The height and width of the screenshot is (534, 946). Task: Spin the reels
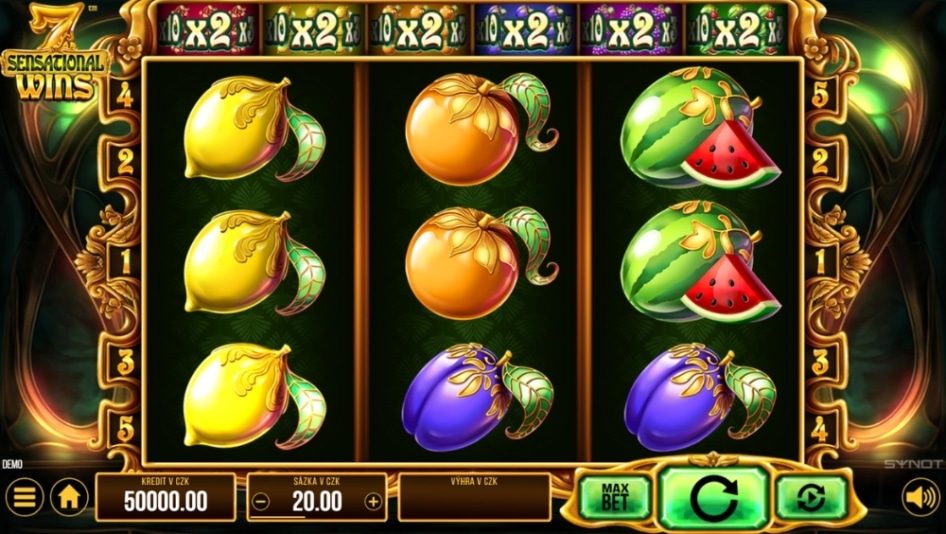tap(714, 498)
